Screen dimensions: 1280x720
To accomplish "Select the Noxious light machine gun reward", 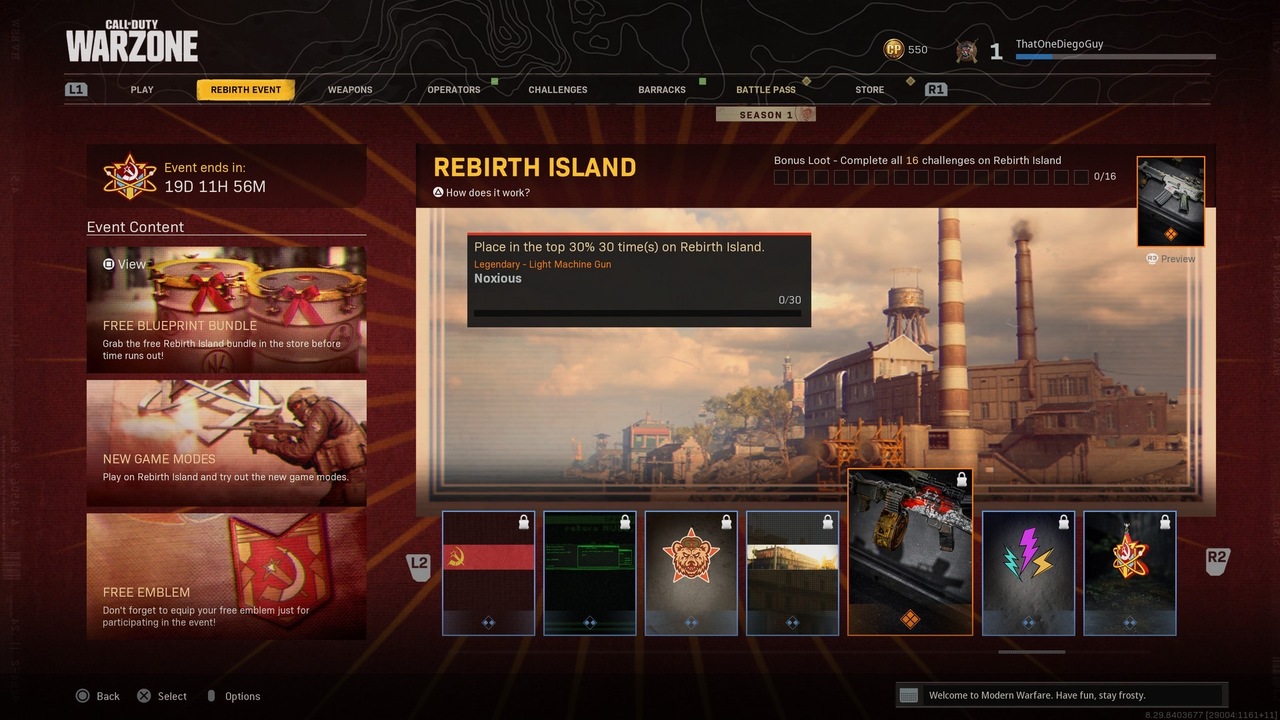I will pyautogui.click(x=910, y=552).
